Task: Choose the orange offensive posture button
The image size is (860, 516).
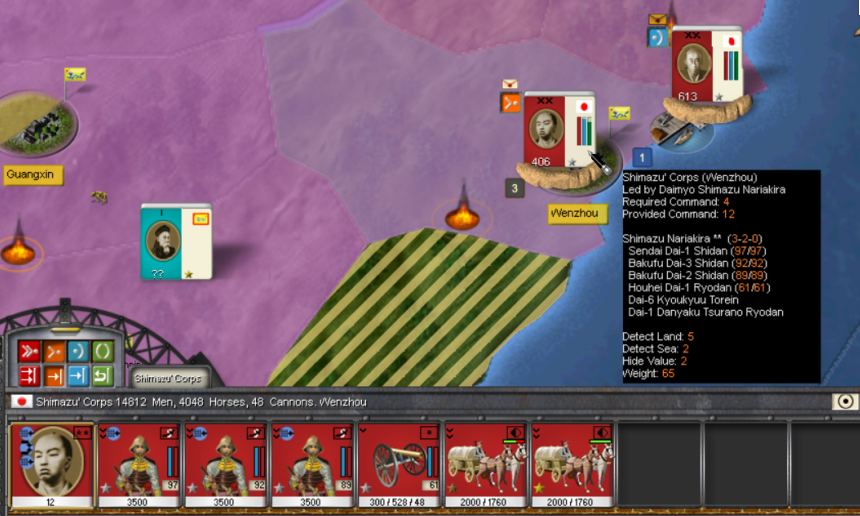Action: point(53,351)
